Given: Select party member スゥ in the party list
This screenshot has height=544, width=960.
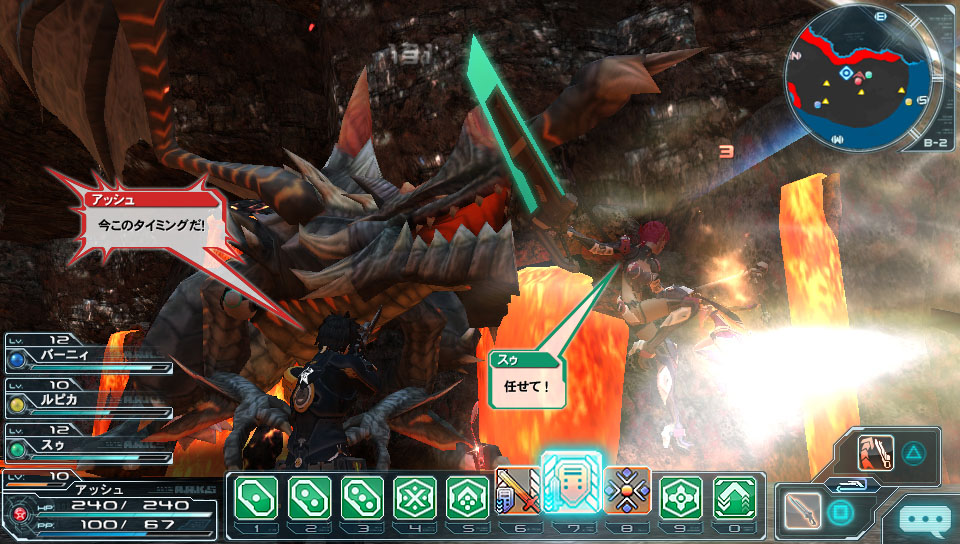Looking at the screenshot, I should (x=88, y=439).
